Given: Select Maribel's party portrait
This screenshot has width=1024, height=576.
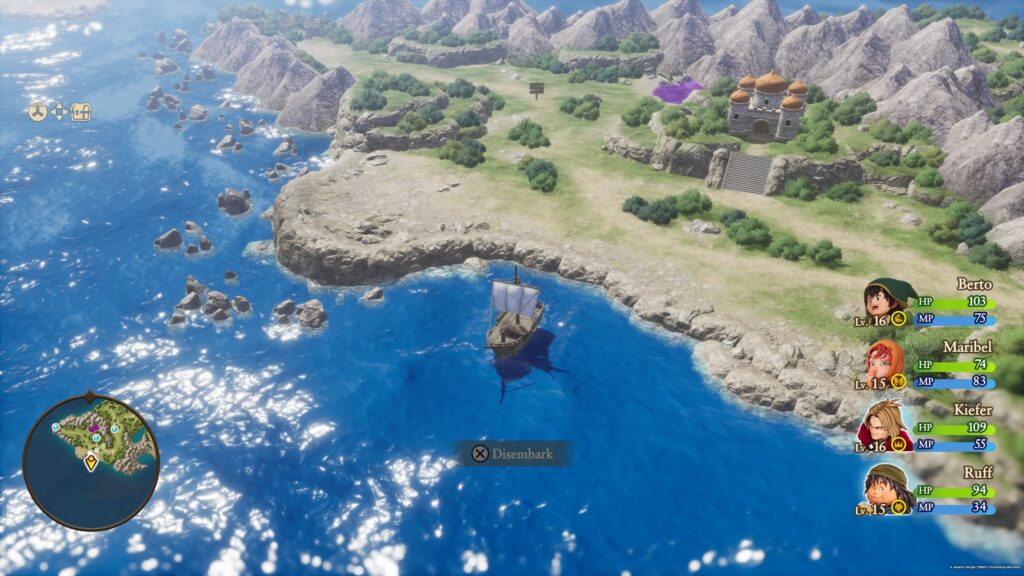Looking at the screenshot, I should (886, 361).
